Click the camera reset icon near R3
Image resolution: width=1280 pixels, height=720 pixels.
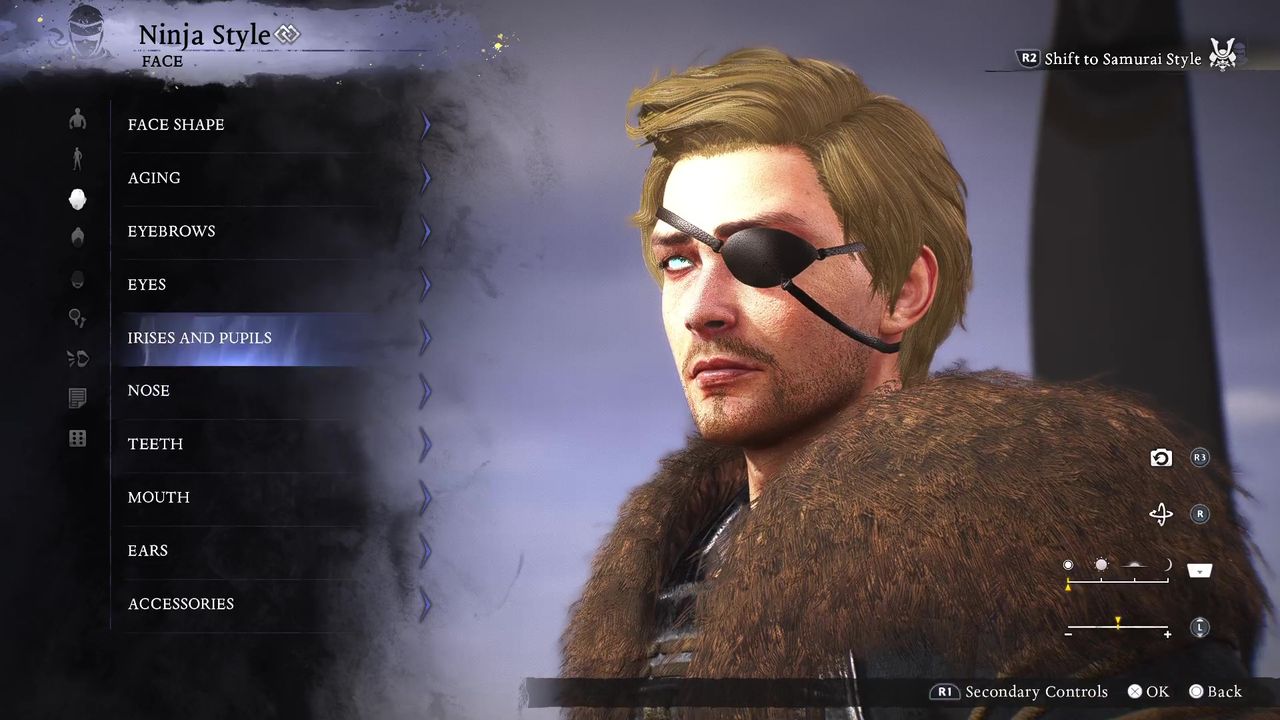tap(1160, 457)
